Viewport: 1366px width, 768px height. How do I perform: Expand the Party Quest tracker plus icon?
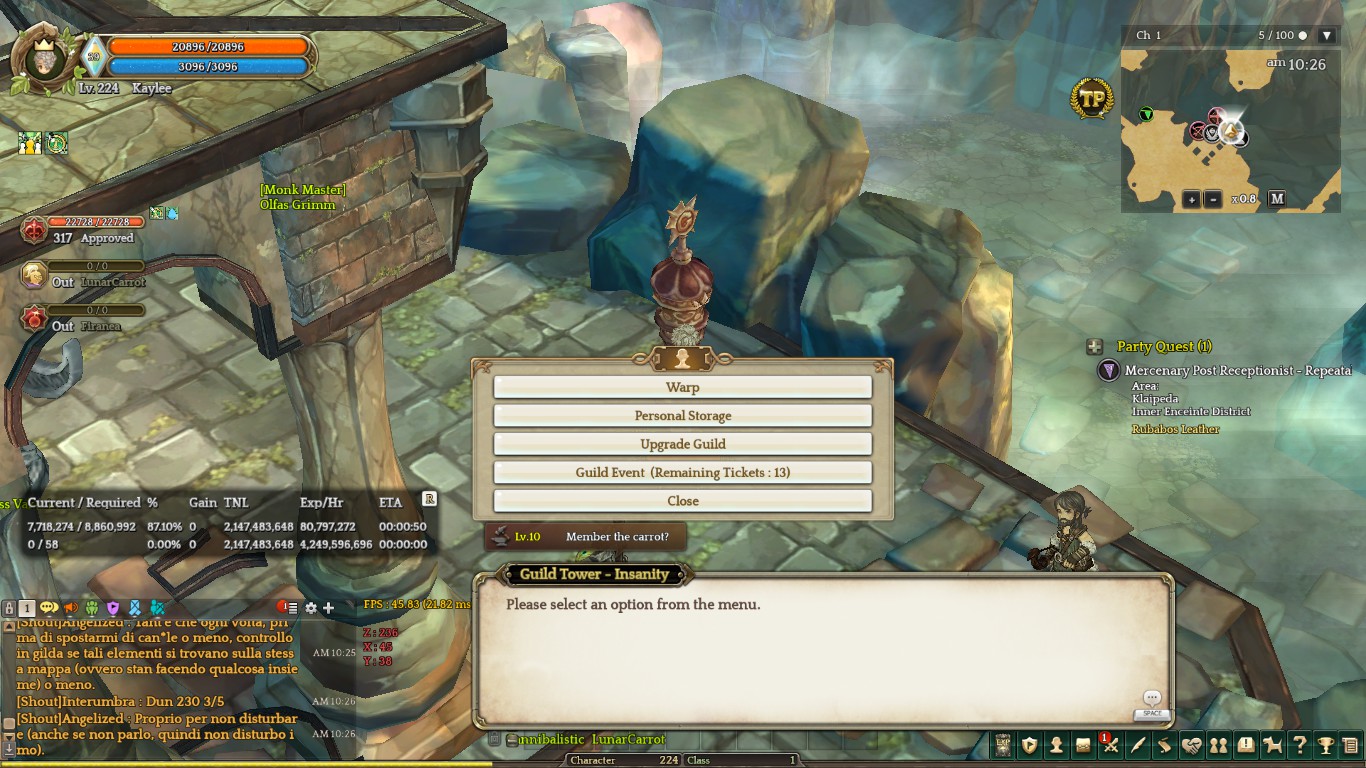click(1095, 347)
